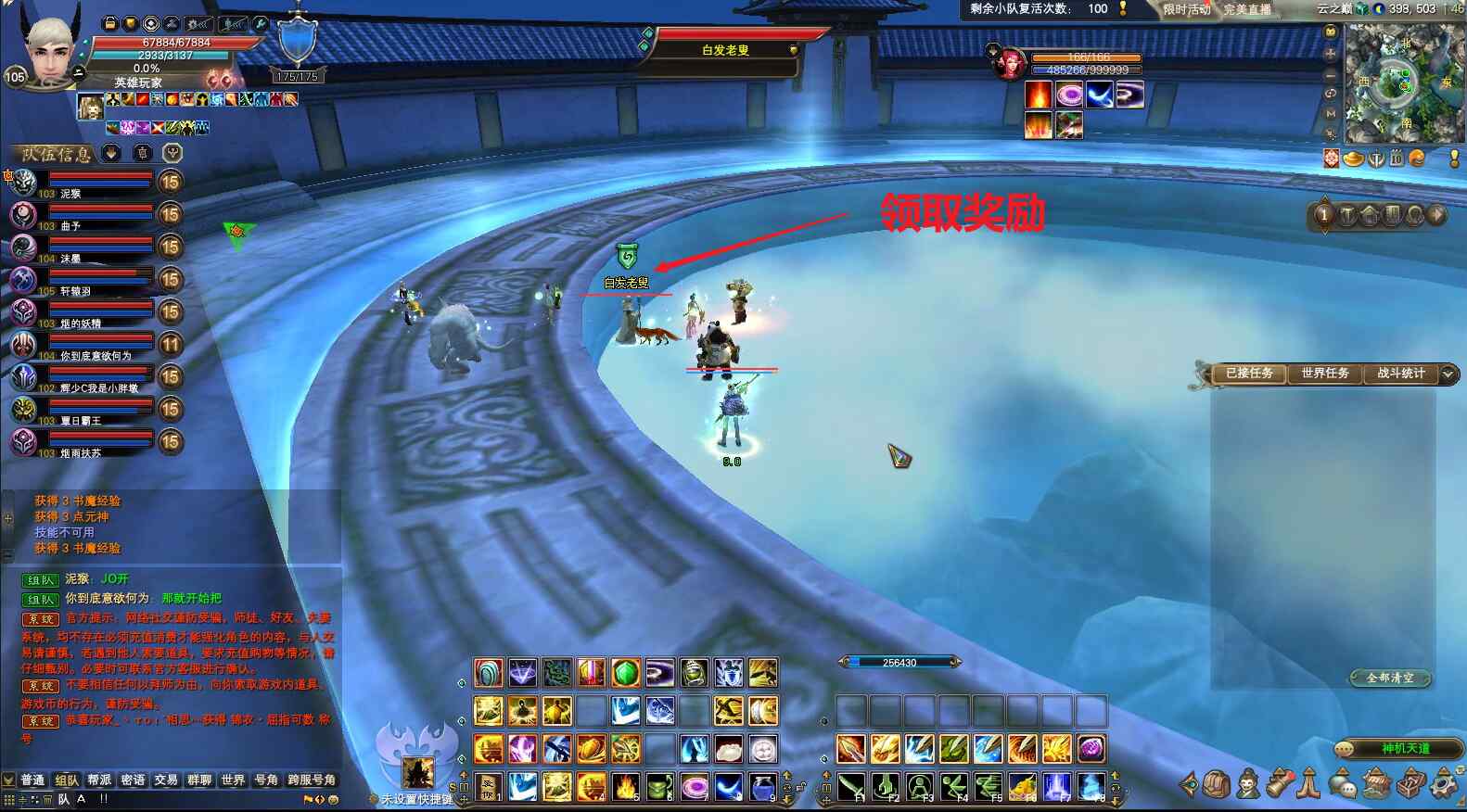Screen dimensions: 1467x812
Task: Open the 世界任务 tab
Action: click(1324, 374)
